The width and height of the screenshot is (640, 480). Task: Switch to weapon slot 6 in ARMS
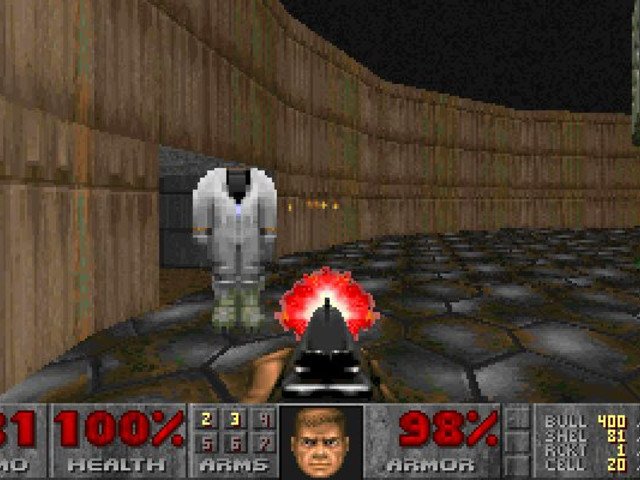(235, 443)
